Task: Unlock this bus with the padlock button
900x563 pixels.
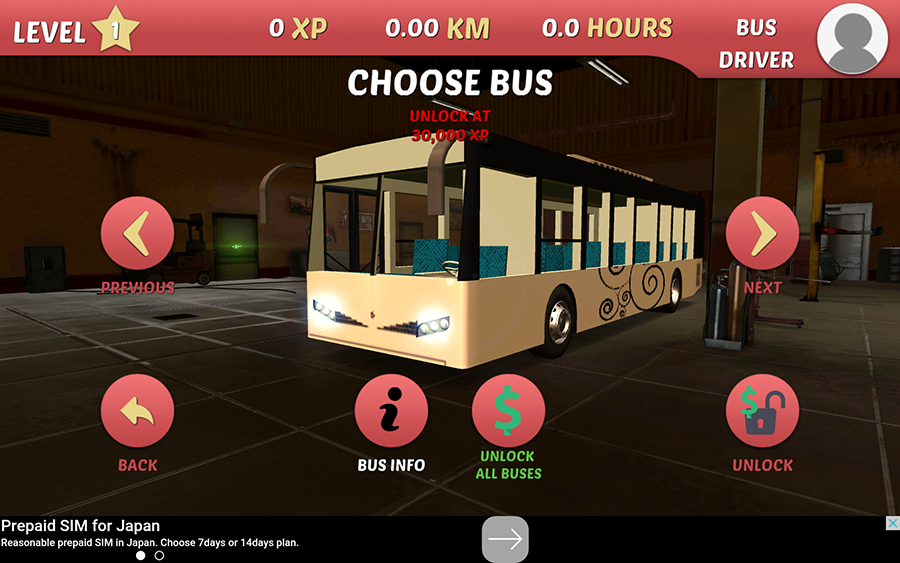Action: point(762,411)
